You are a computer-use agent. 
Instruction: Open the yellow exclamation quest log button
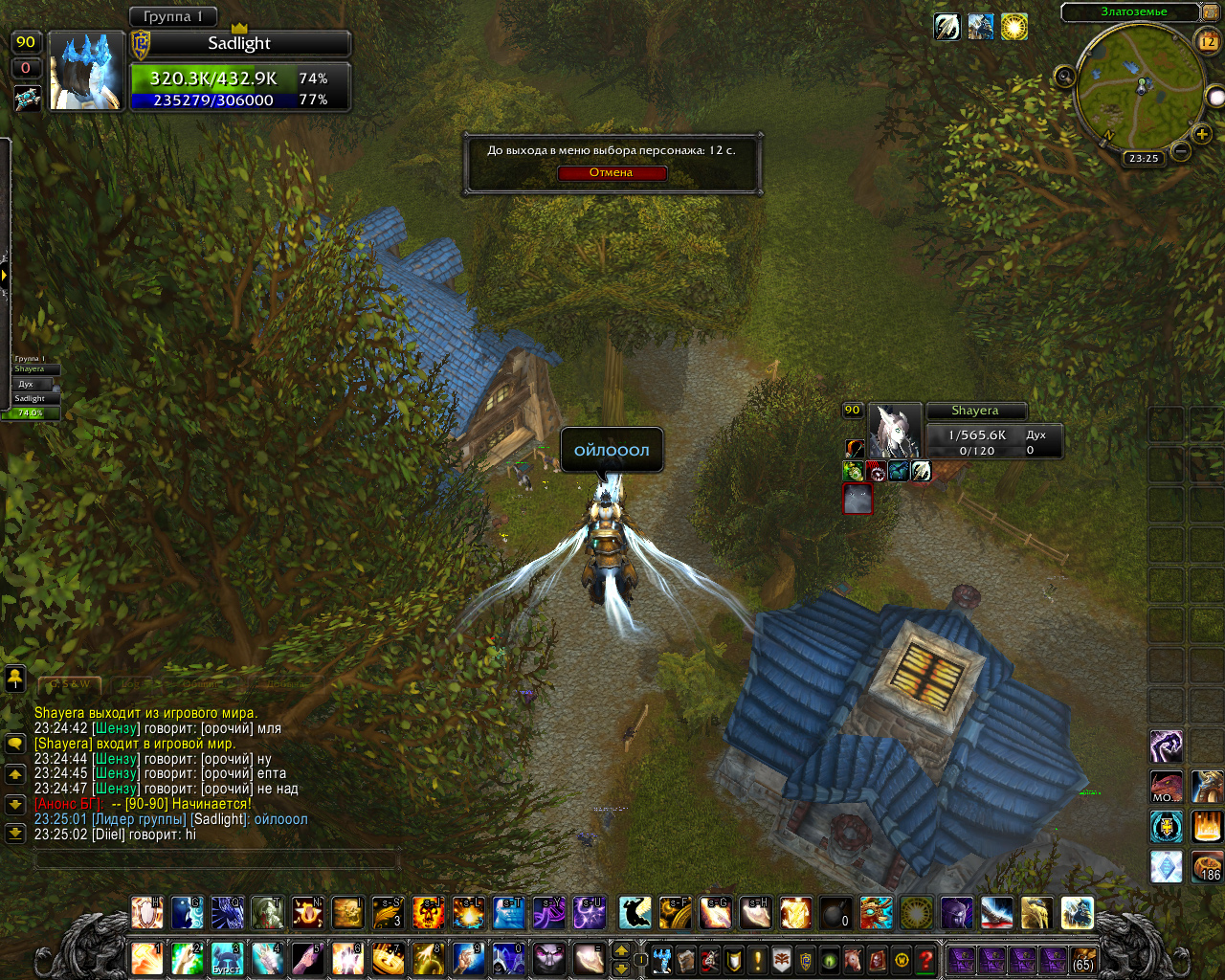coord(758,959)
